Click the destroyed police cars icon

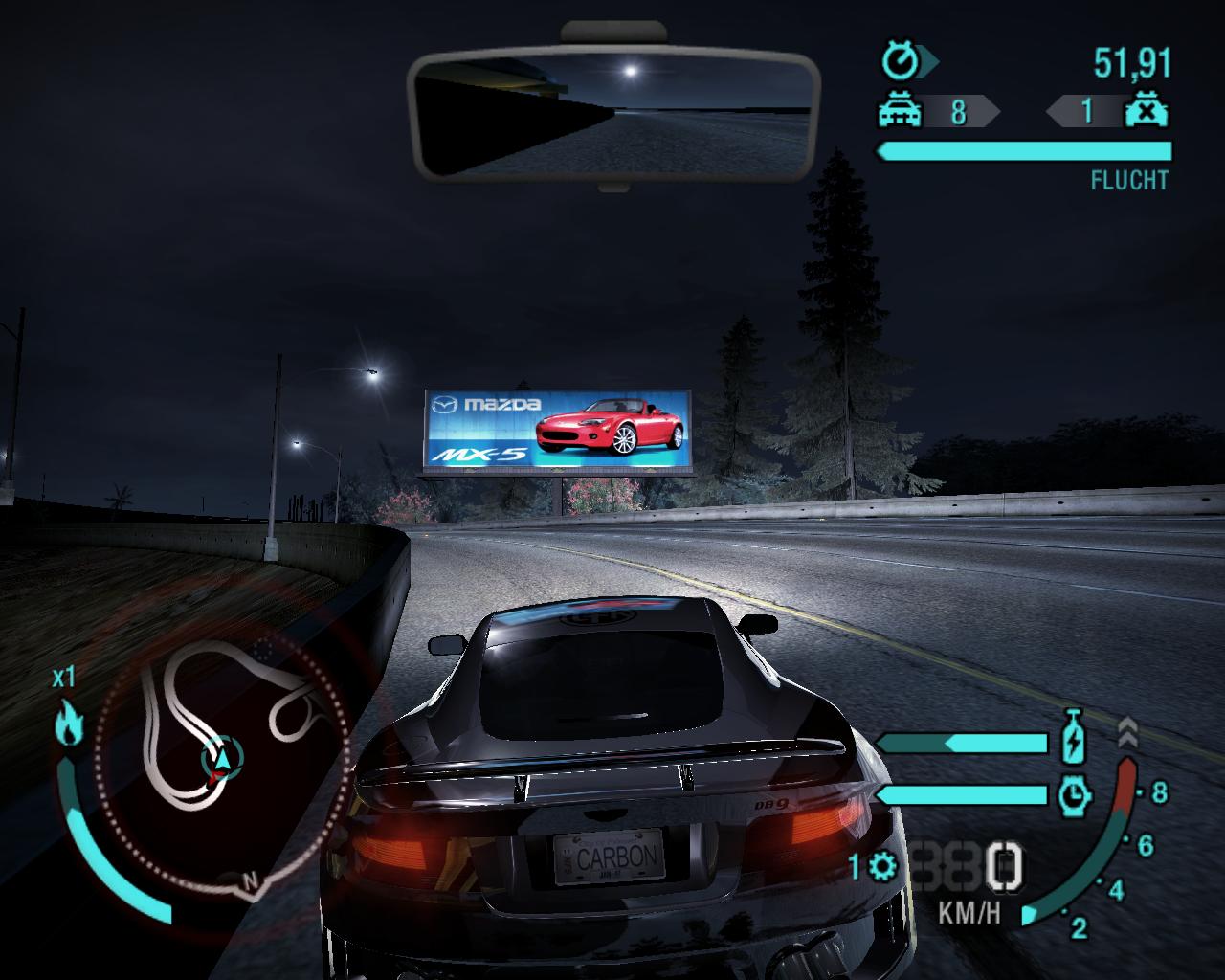1146,112
